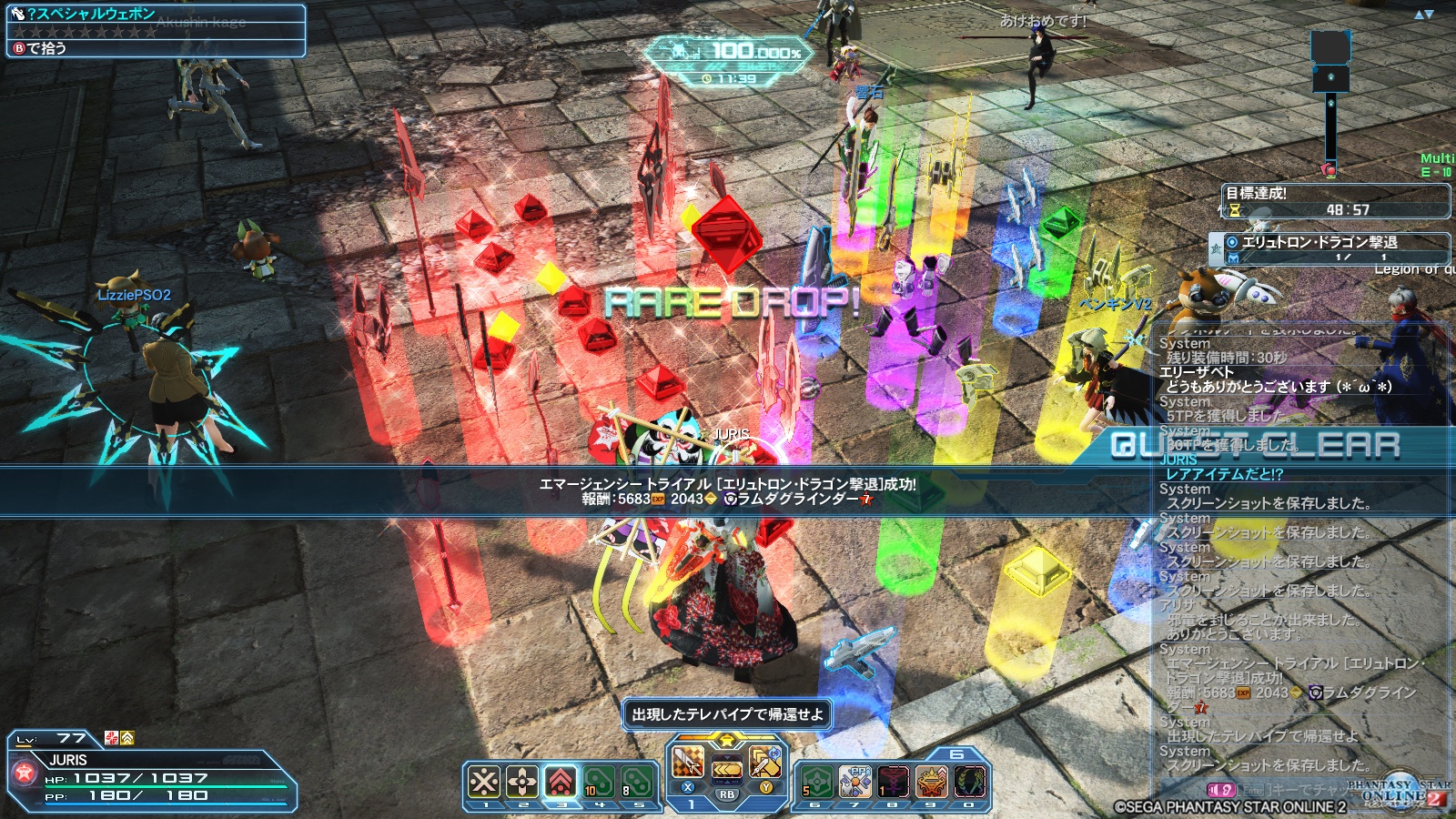Image resolution: width=1456 pixels, height=819 pixels.
Task: Use the green consumable with count 10
Action: coord(599,781)
